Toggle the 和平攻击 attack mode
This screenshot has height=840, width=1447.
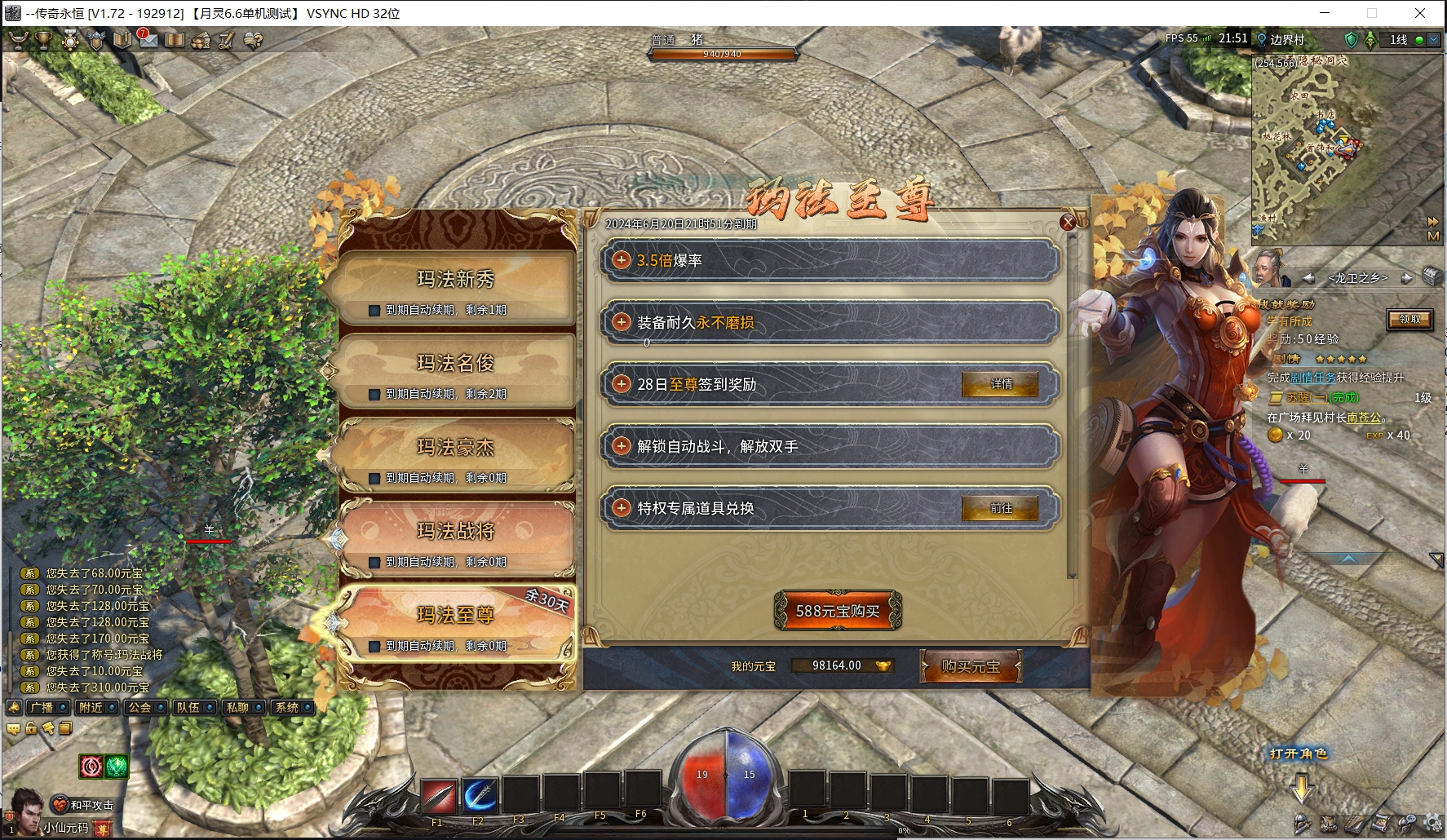[85, 805]
